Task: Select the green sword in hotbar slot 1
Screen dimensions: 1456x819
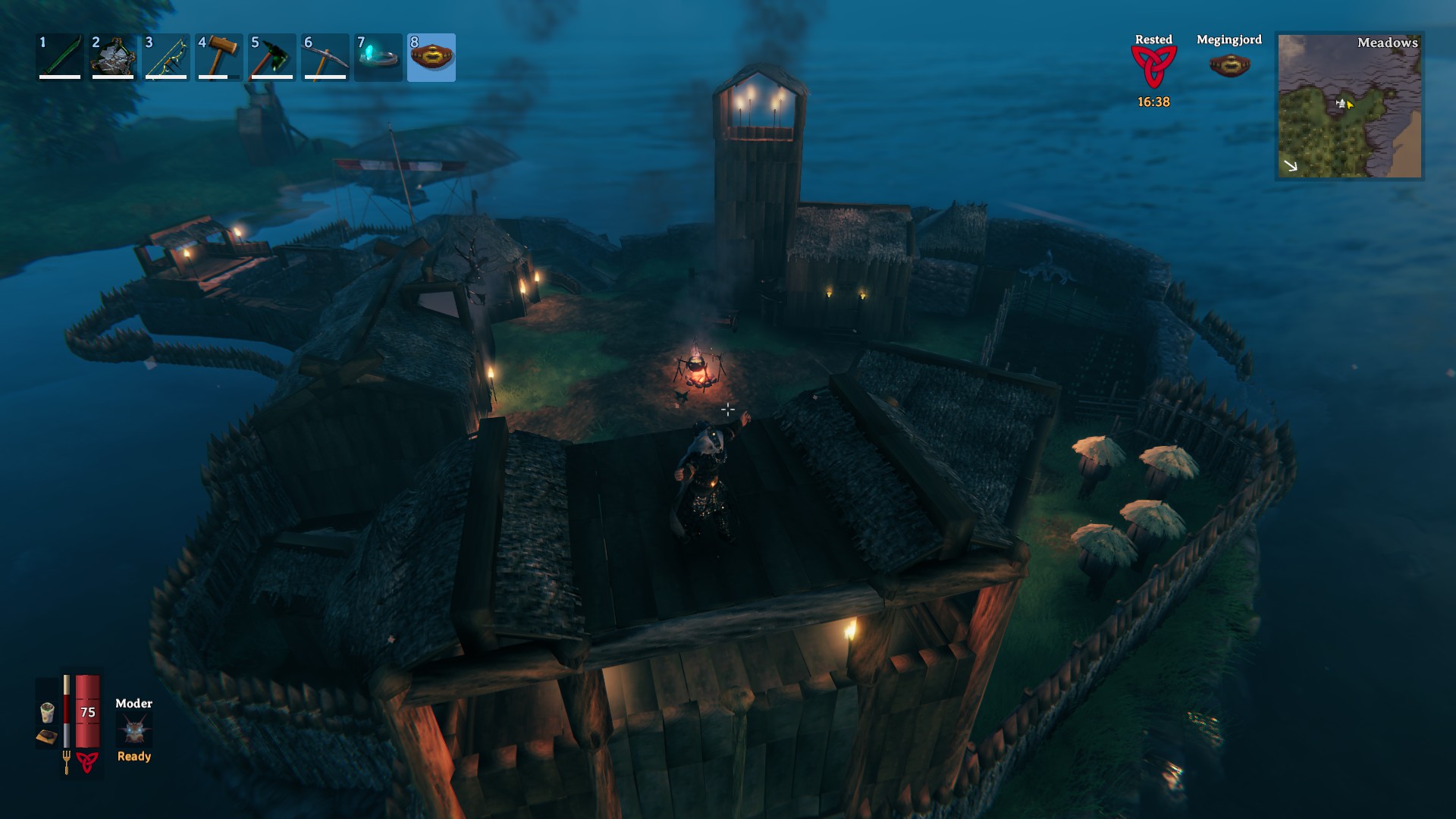Action: point(60,57)
